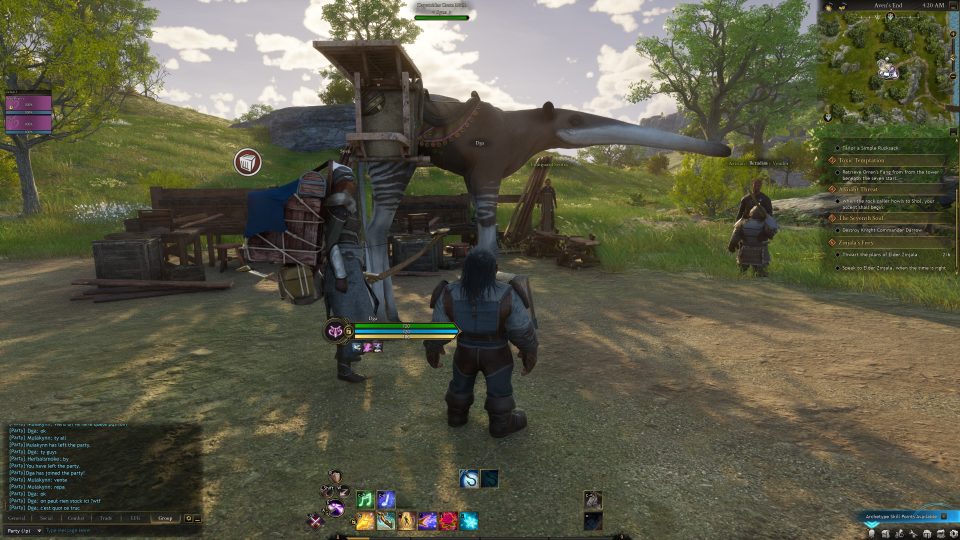Switch to the Trade chat tab
960x540 pixels.
coord(105,518)
